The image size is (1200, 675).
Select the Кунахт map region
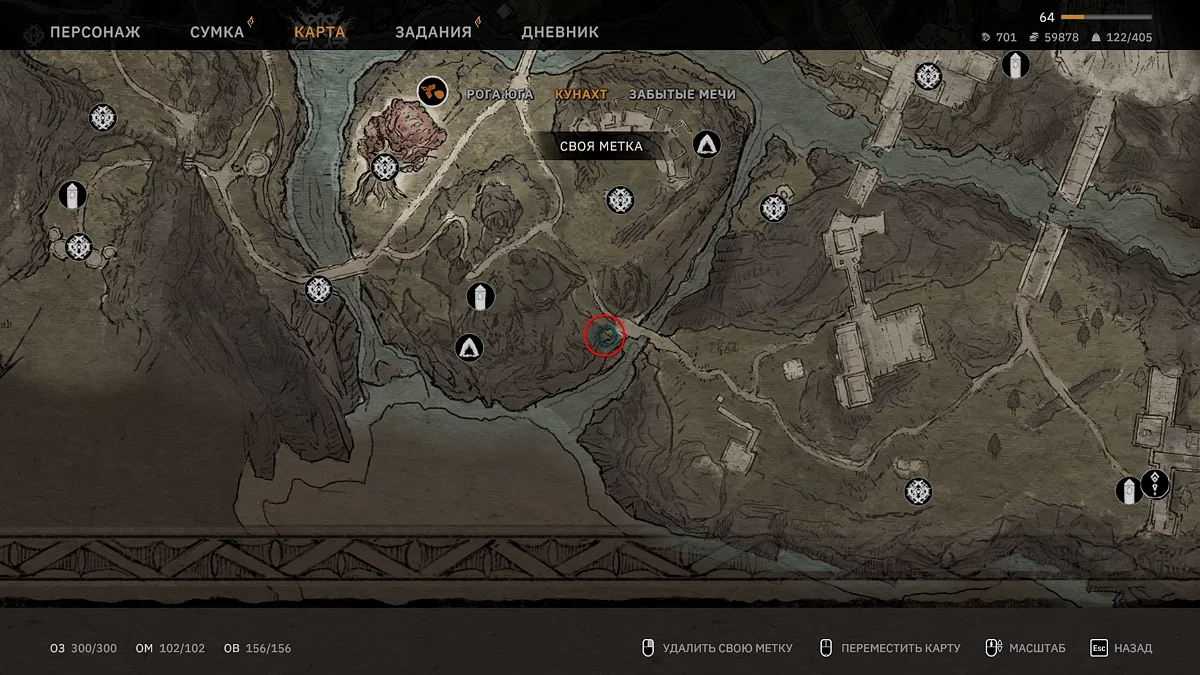(x=581, y=94)
